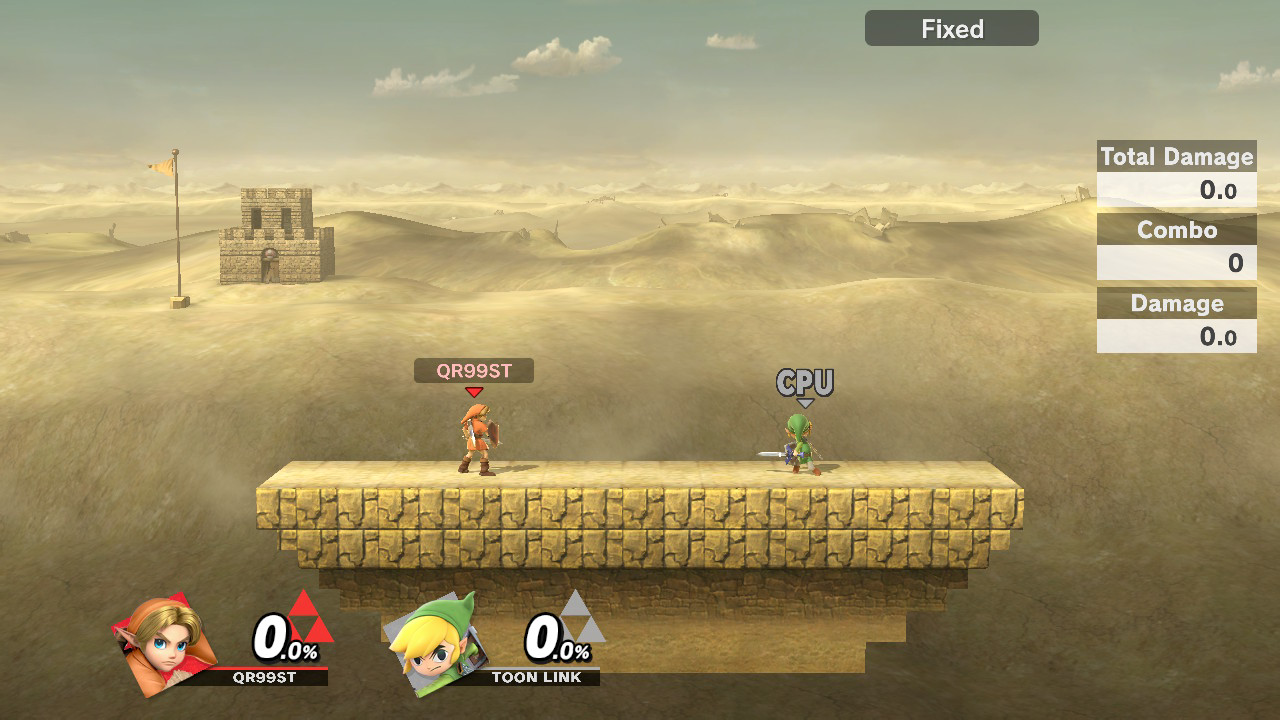Select the Fixed camera mode label
This screenshot has height=720, width=1280.
pyautogui.click(x=951, y=29)
